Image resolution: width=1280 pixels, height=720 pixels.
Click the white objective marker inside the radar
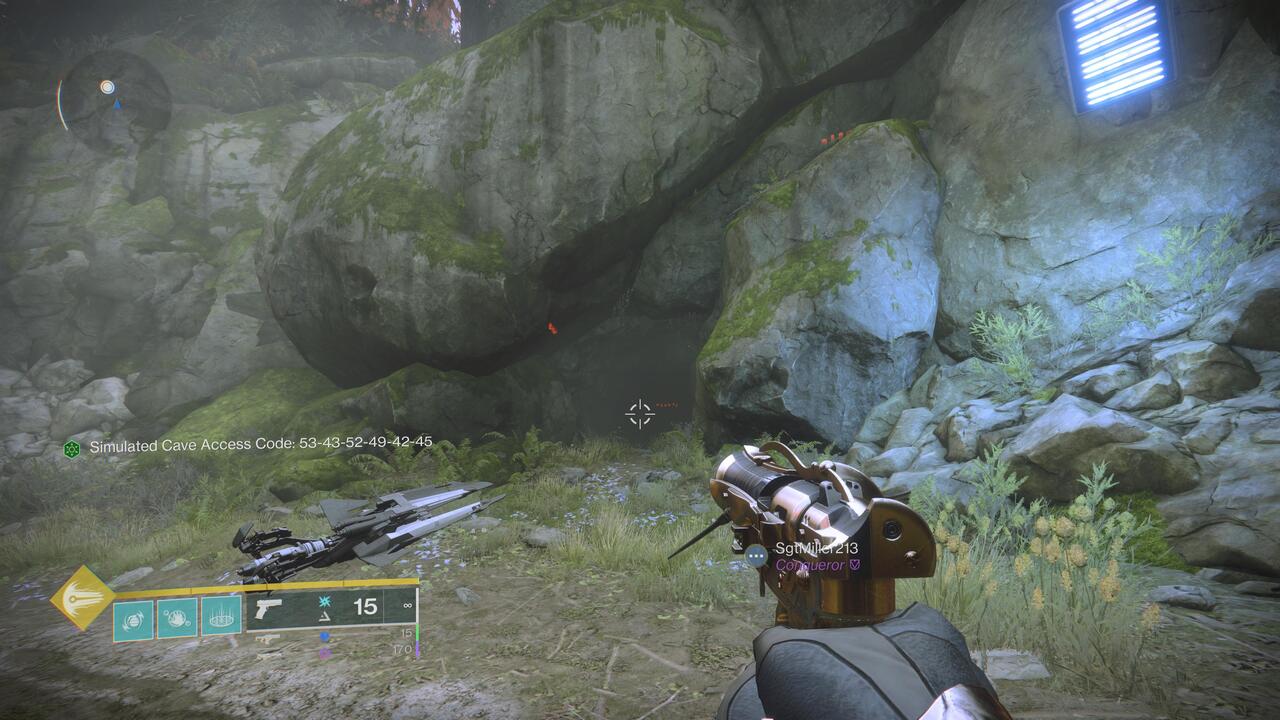point(107,87)
